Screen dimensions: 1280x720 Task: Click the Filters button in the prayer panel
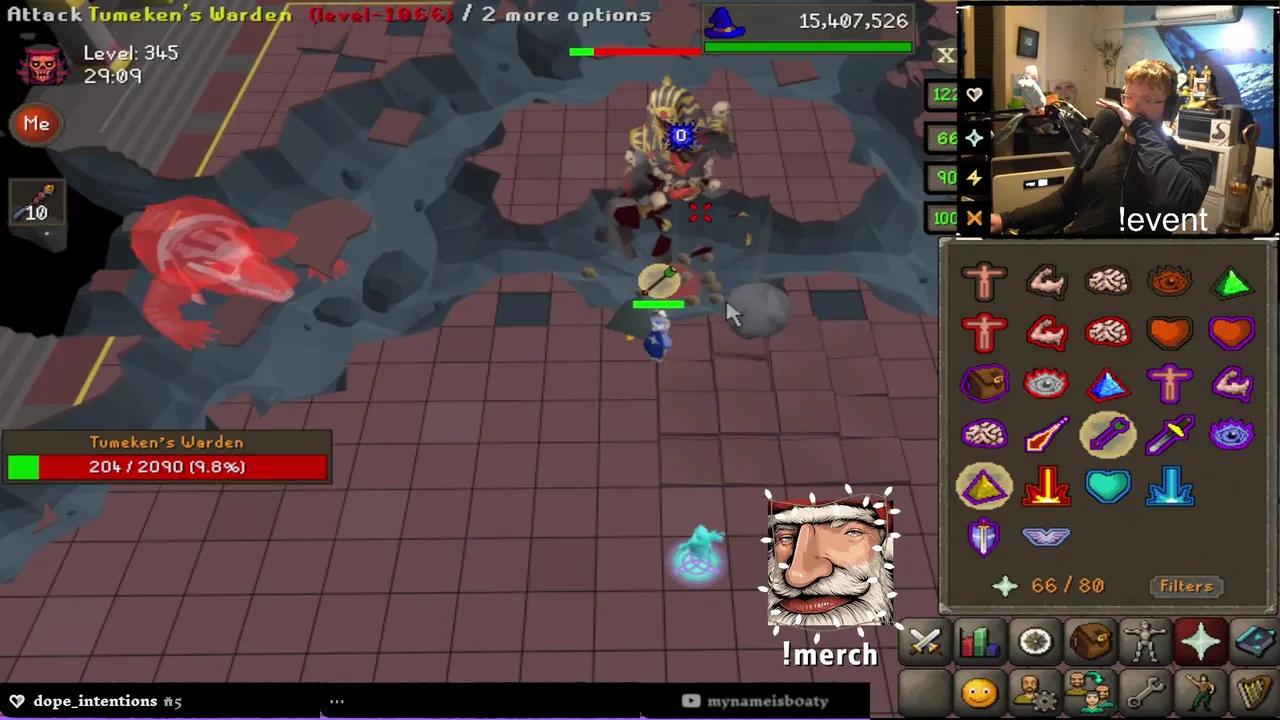pos(1186,586)
